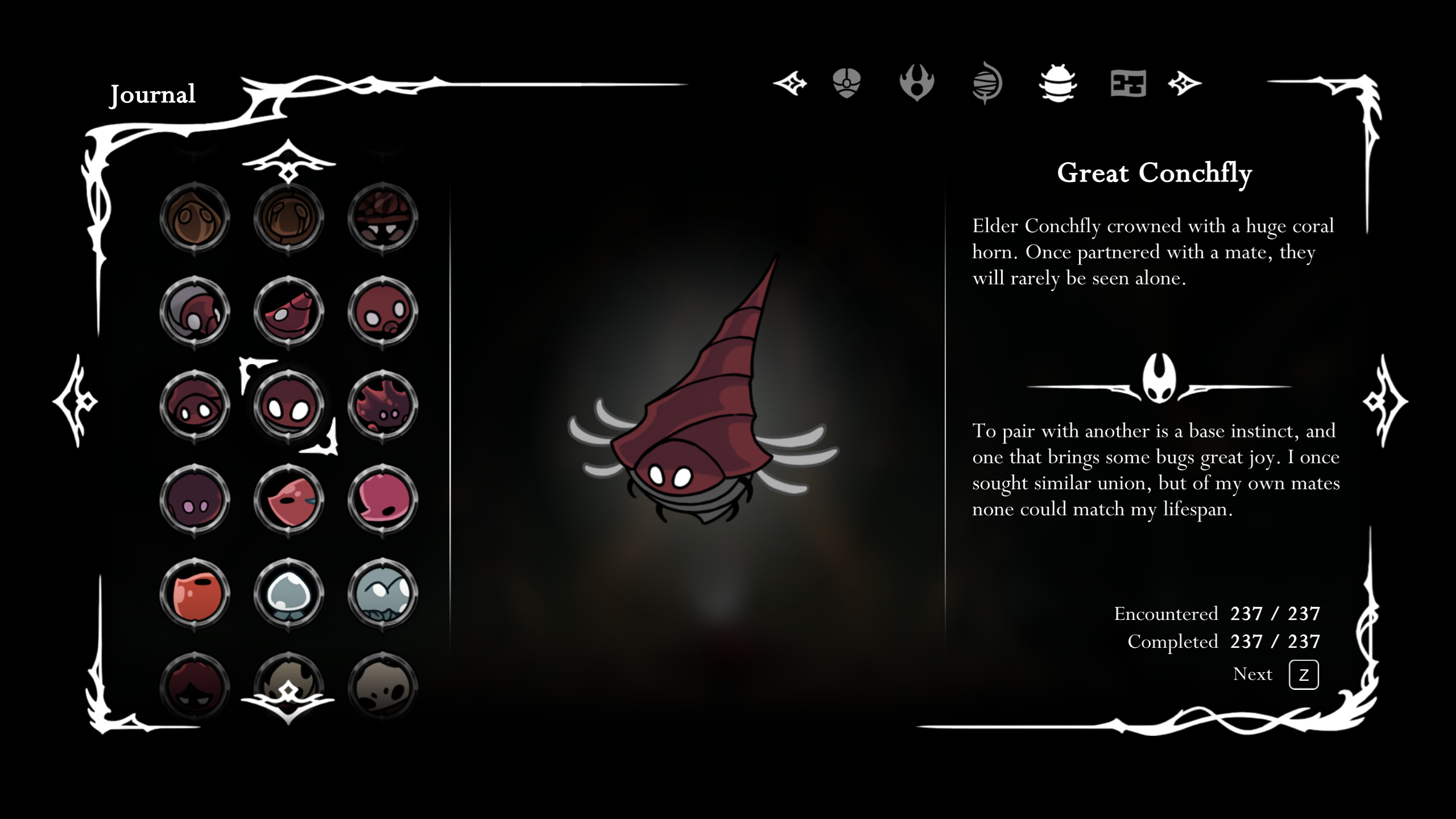Go to previous pane with left edge arrow
Viewport: 1456px width, 819px height.
click(x=76, y=401)
